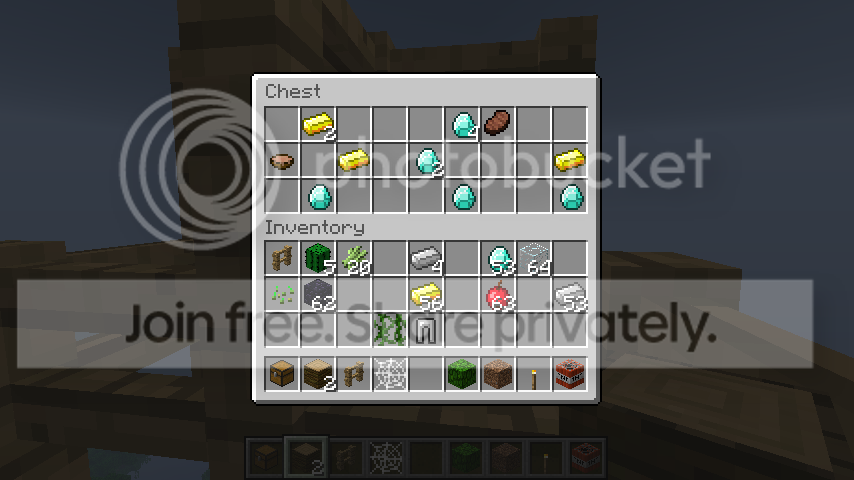Select the red apple stack of 63
The width and height of the screenshot is (854, 480).
(498, 295)
